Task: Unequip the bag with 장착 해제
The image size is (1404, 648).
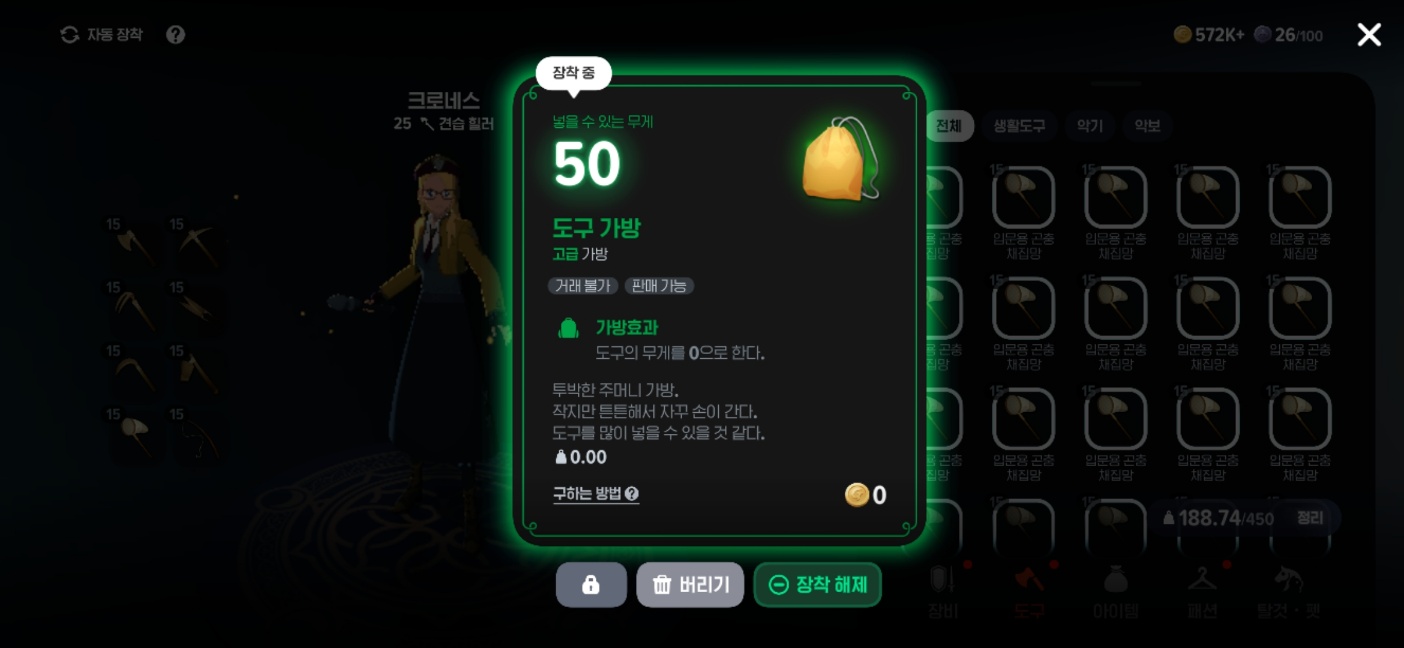Action: (x=818, y=585)
